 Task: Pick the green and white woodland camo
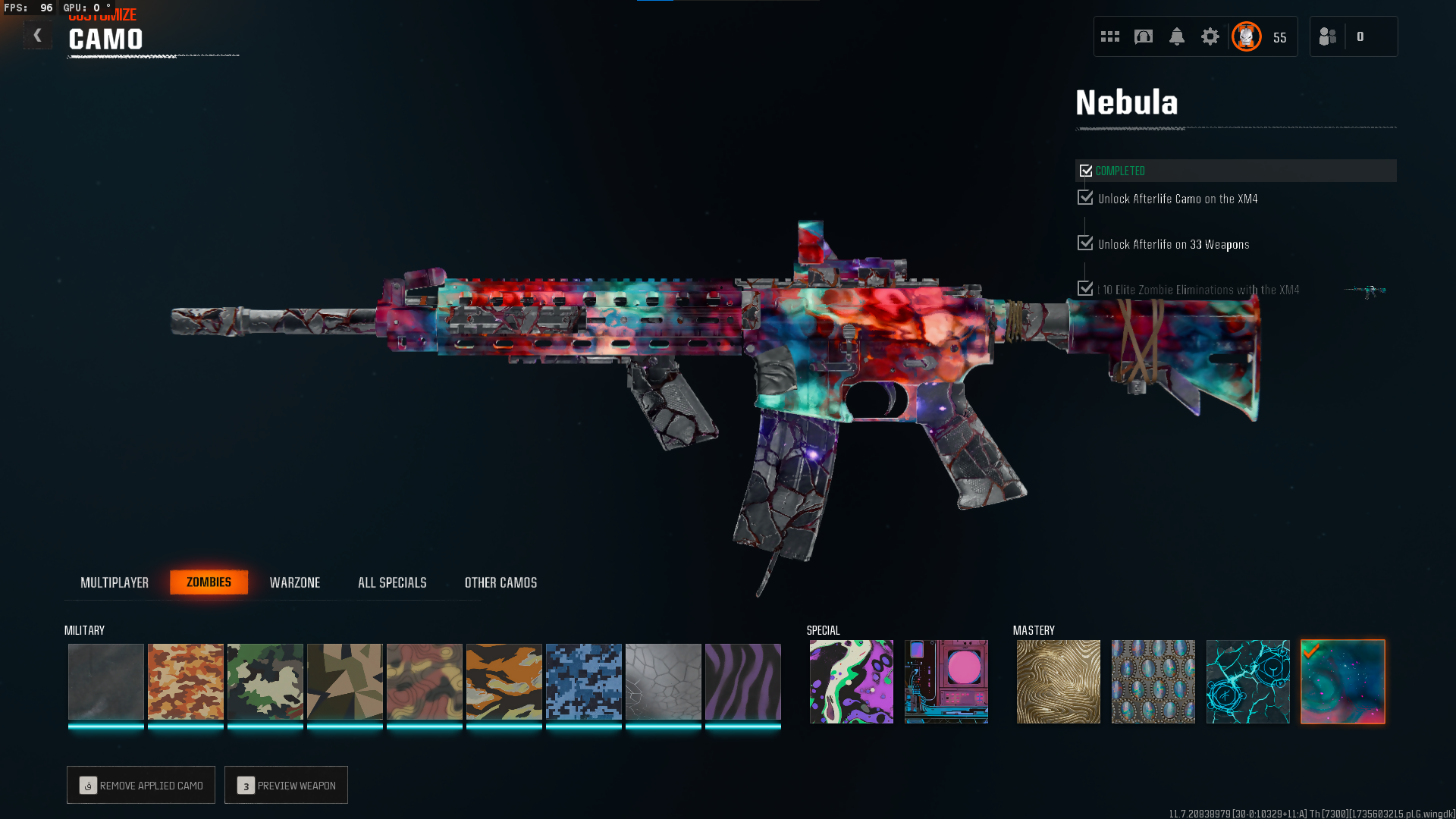[x=265, y=681]
